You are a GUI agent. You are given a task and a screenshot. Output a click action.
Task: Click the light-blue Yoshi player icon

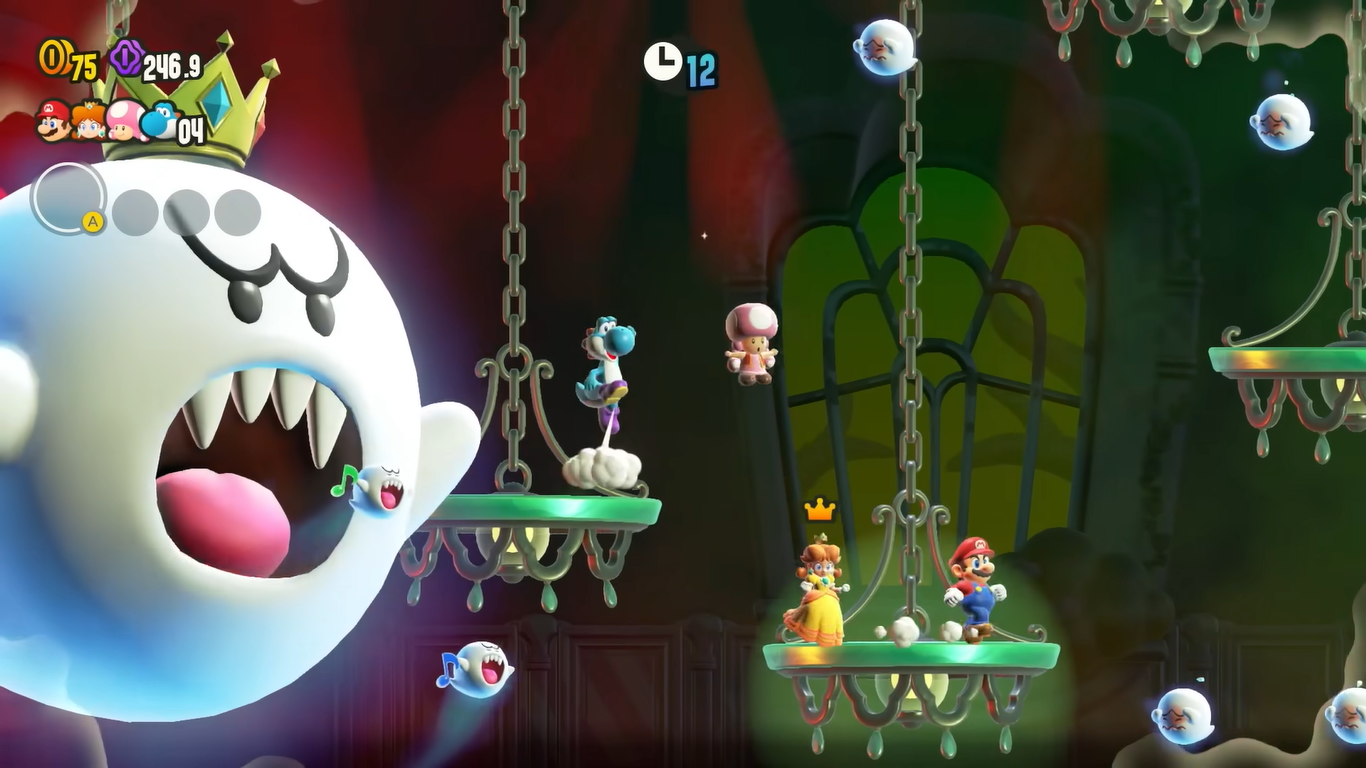pyautogui.click(x=158, y=121)
